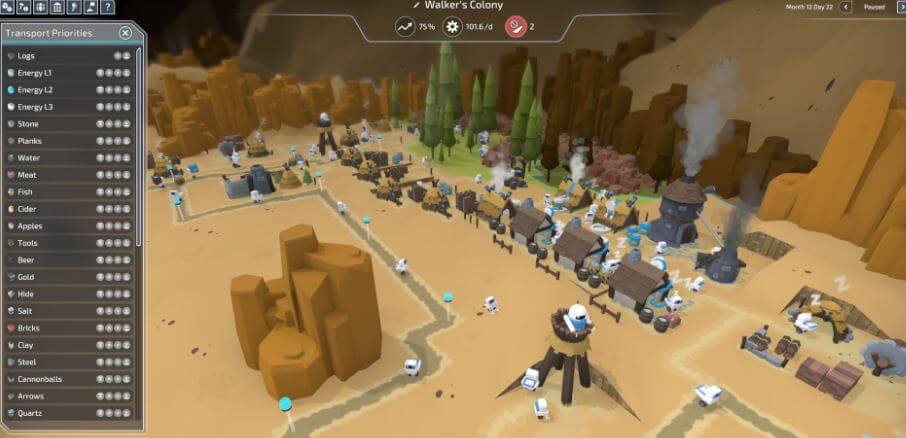
Task: Open the bank building toolbar icon
Action: [x=57, y=7]
